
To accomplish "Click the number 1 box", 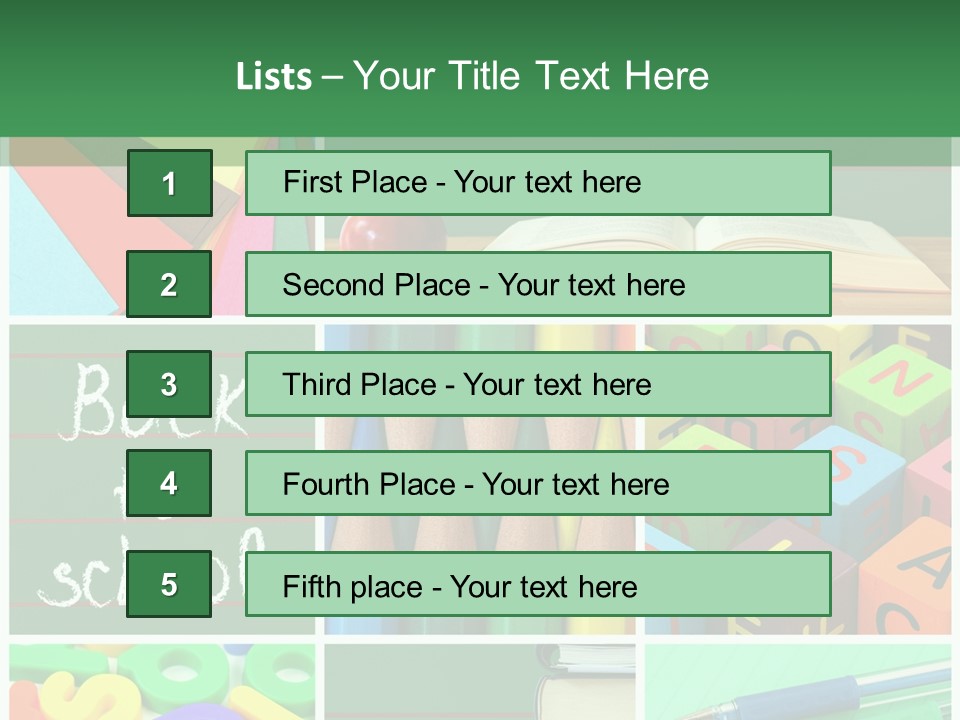I will pos(169,183).
